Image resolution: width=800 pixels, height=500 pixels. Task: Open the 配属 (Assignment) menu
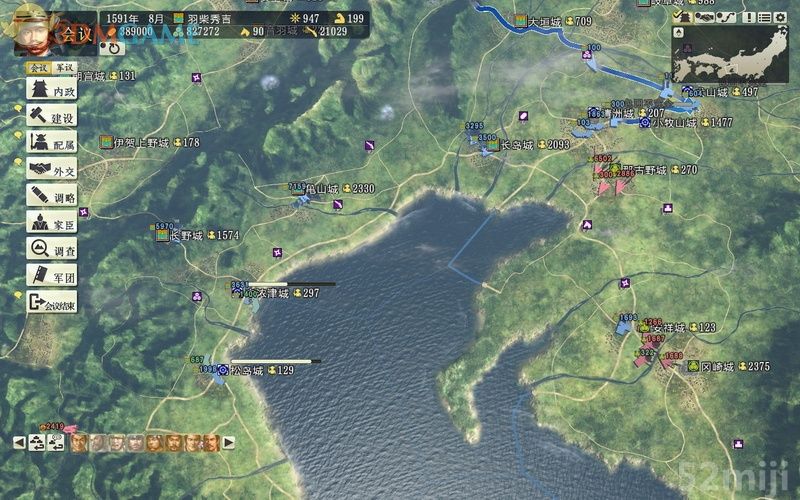pos(50,143)
